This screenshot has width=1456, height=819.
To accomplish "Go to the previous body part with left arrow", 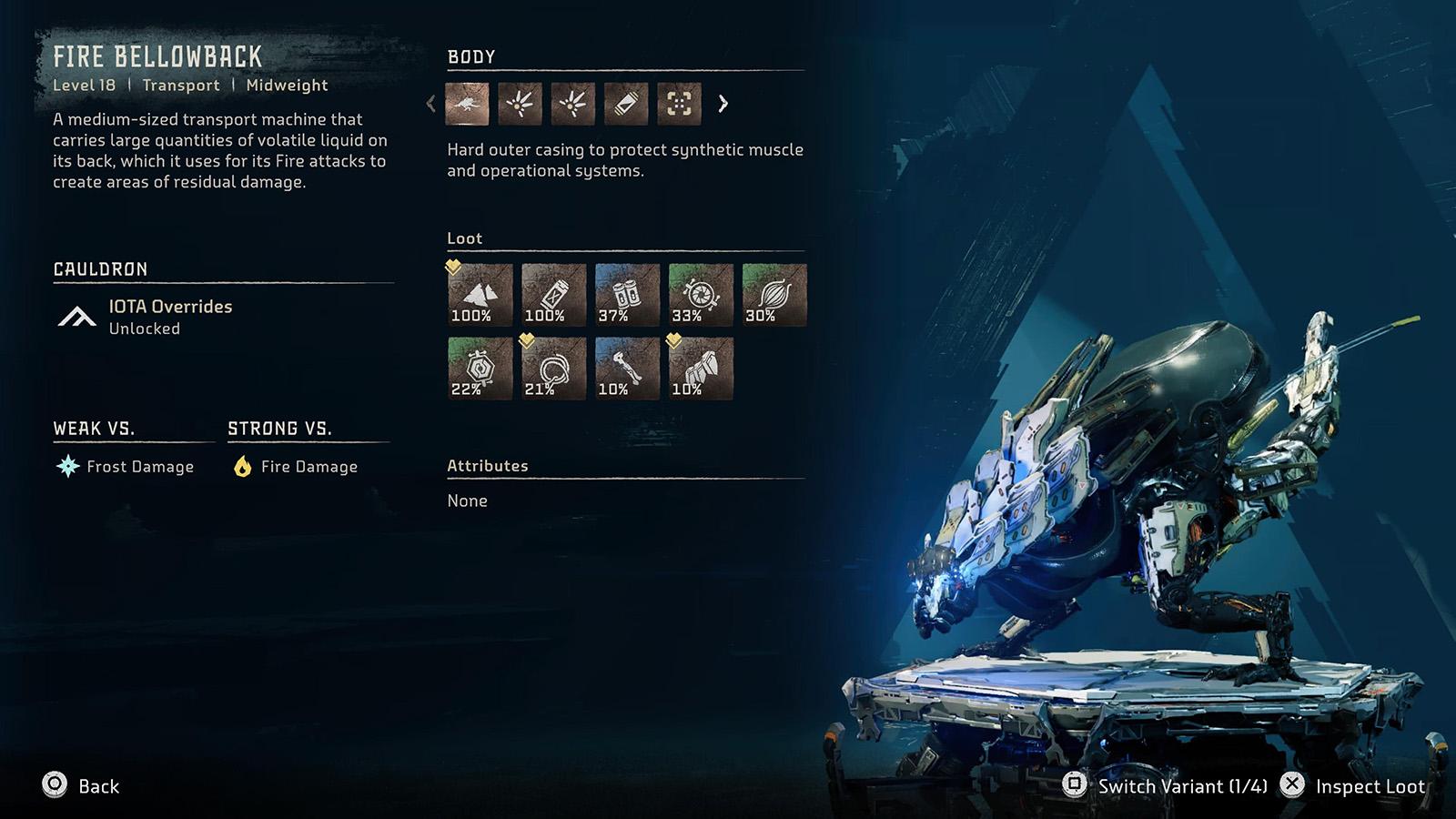I will 431,104.
